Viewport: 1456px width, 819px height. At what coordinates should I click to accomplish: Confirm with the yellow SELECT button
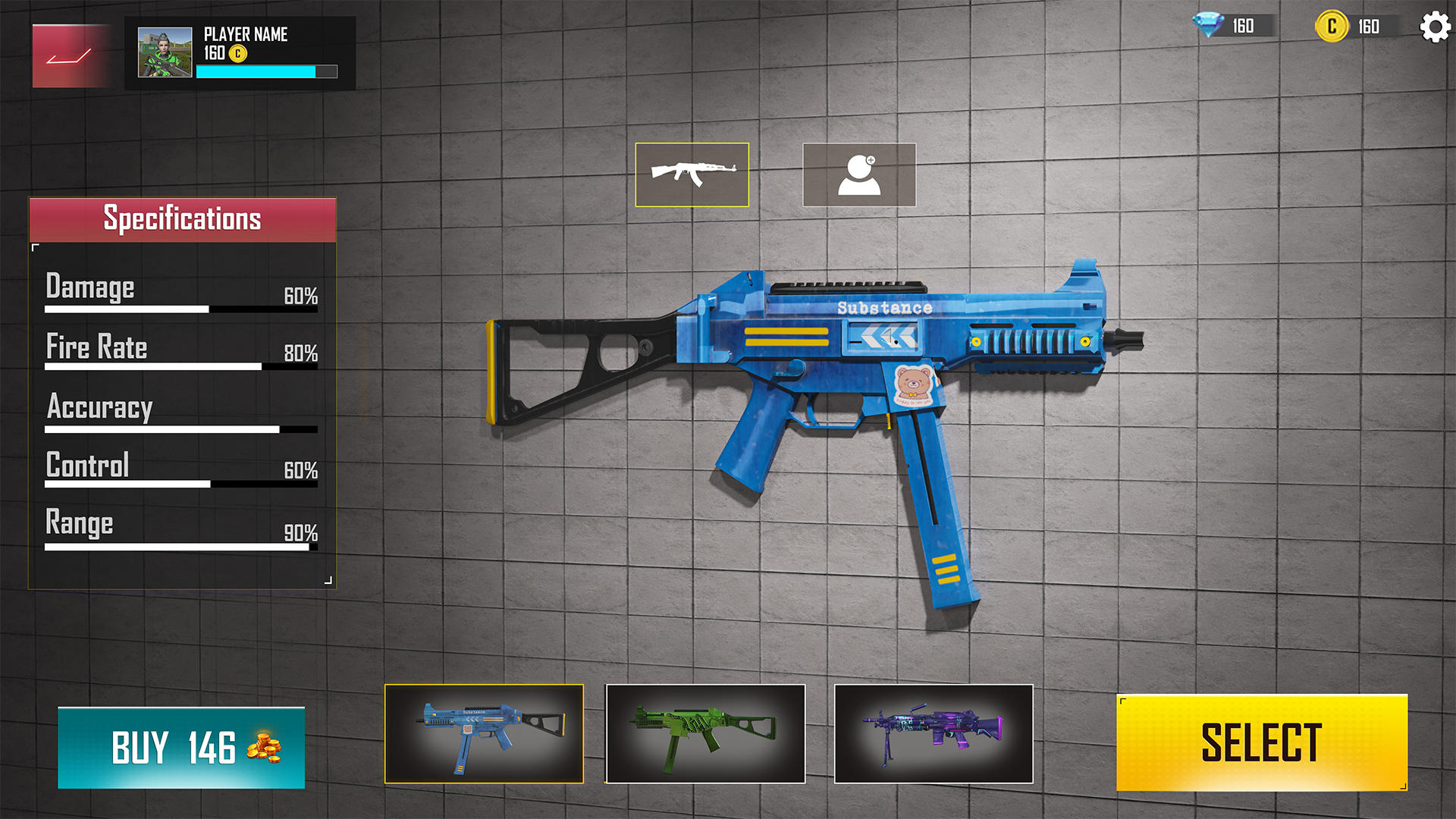coord(1261,742)
